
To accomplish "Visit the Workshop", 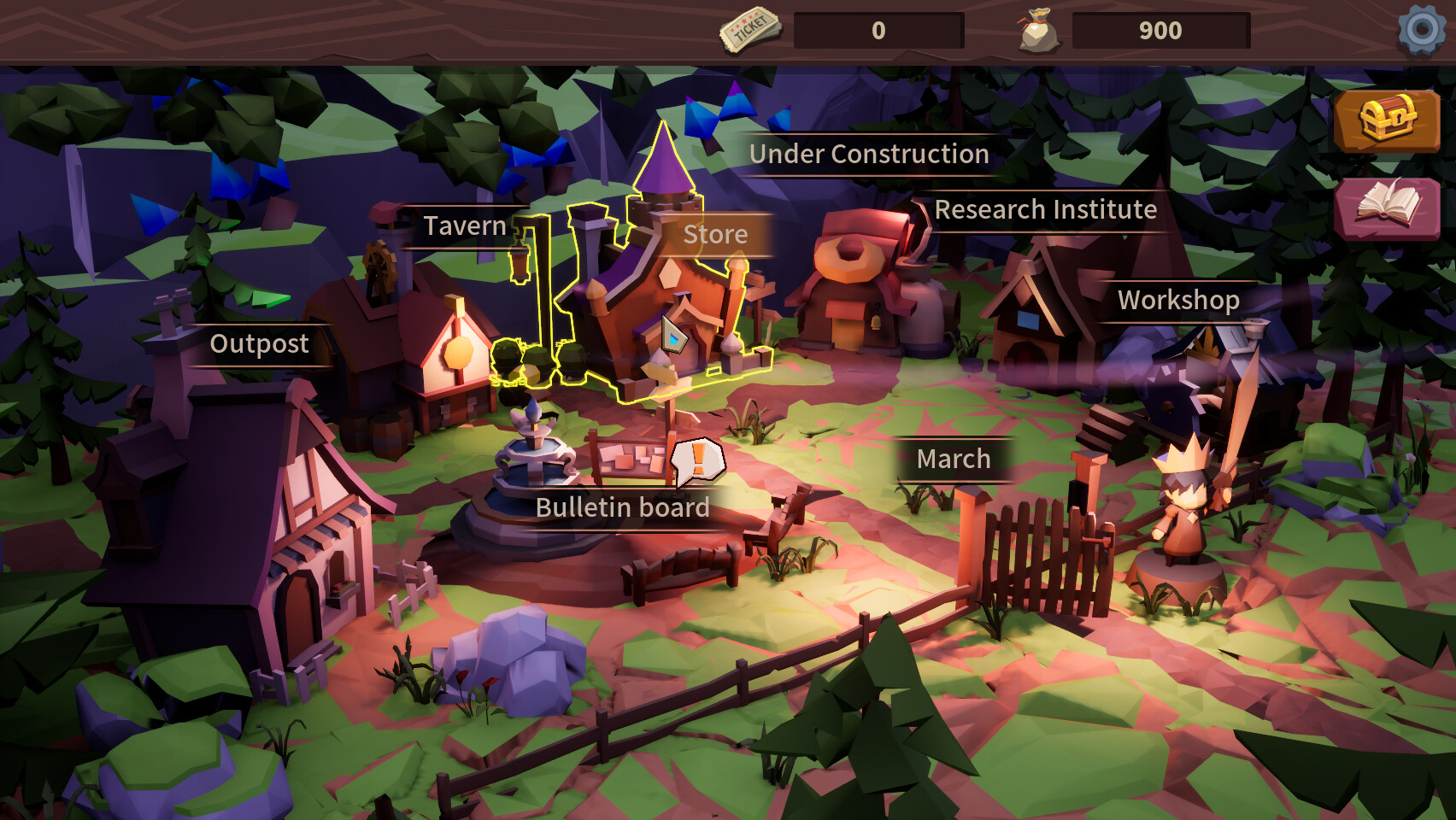I will click(1177, 301).
